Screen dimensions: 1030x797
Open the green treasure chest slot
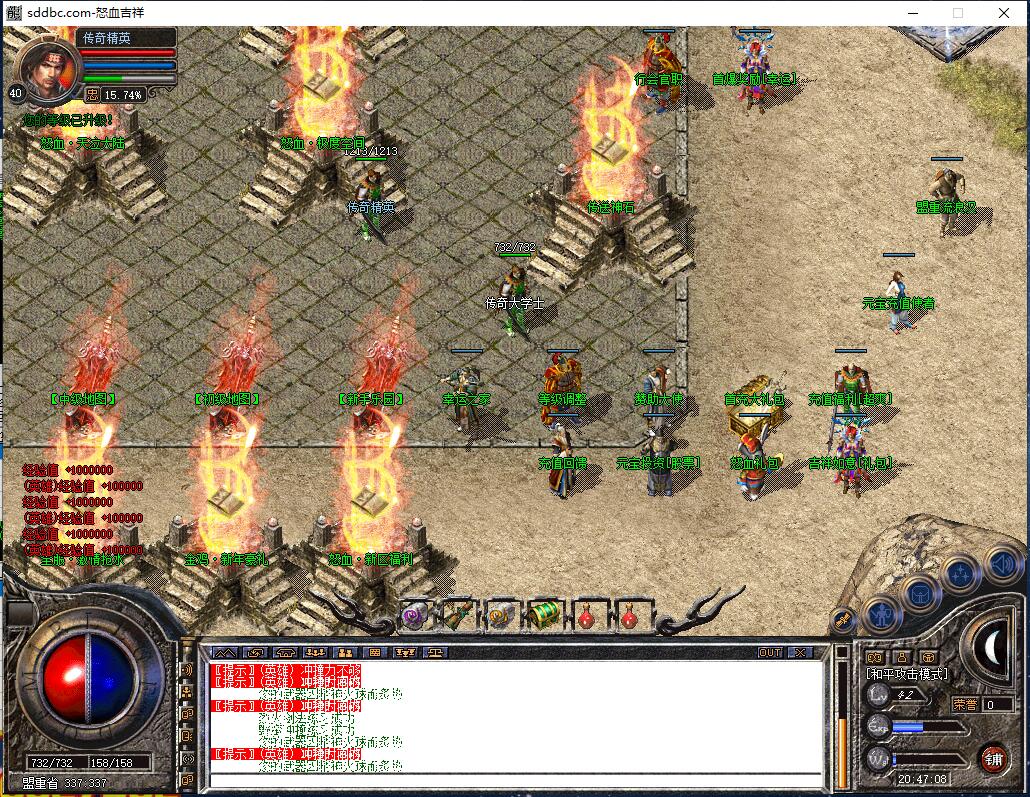(x=544, y=614)
